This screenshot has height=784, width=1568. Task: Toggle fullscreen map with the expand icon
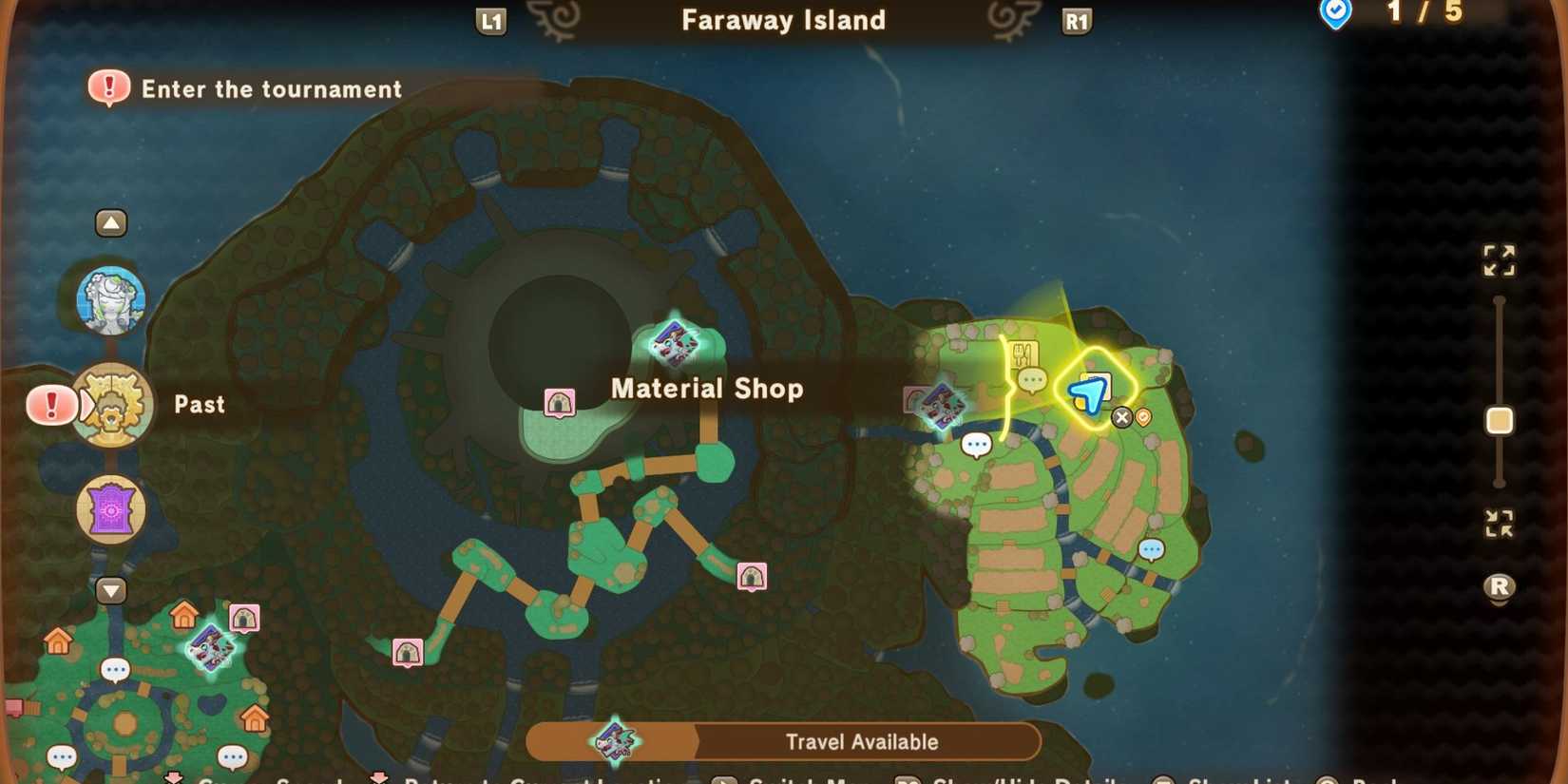tap(1500, 262)
